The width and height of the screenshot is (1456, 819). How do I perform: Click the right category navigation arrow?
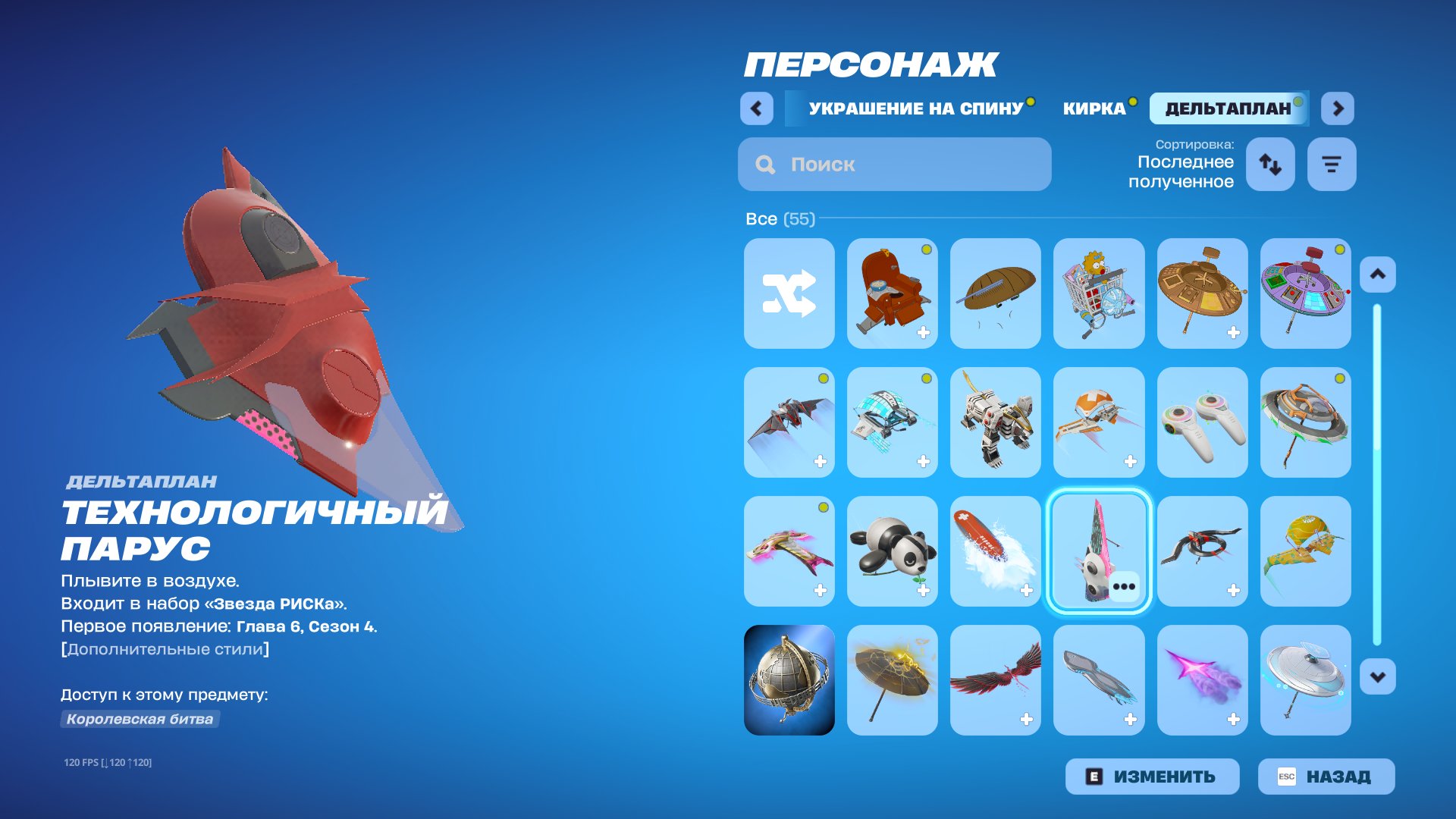coord(1338,108)
